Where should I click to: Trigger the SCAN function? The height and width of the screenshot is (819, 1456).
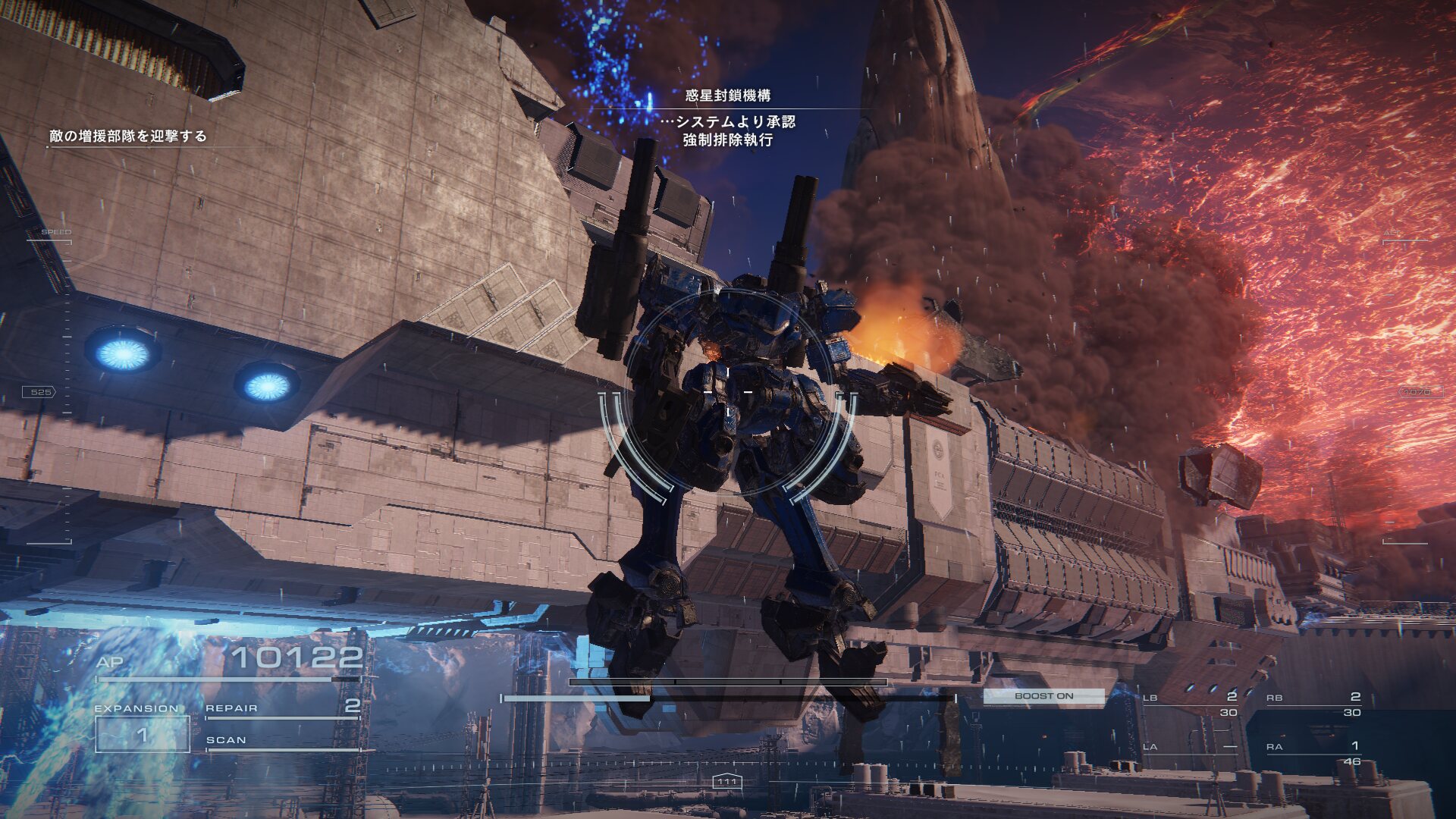[x=281, y=740]
